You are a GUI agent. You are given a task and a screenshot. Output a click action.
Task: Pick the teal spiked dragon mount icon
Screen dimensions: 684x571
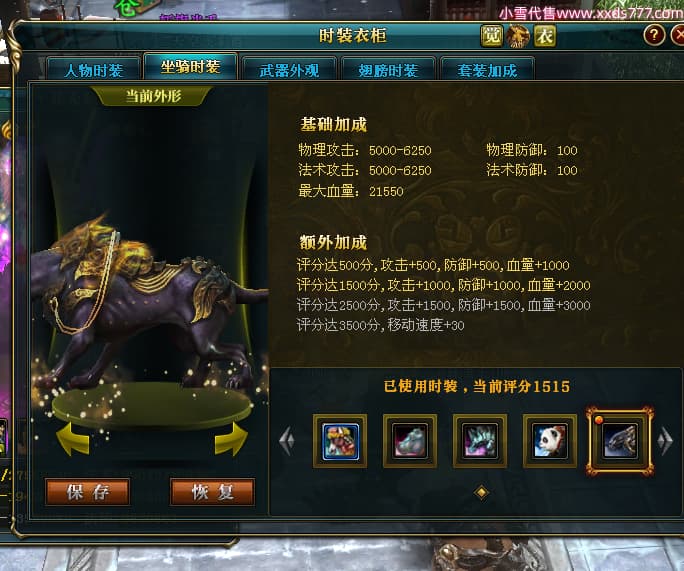[x=480, y=440]
